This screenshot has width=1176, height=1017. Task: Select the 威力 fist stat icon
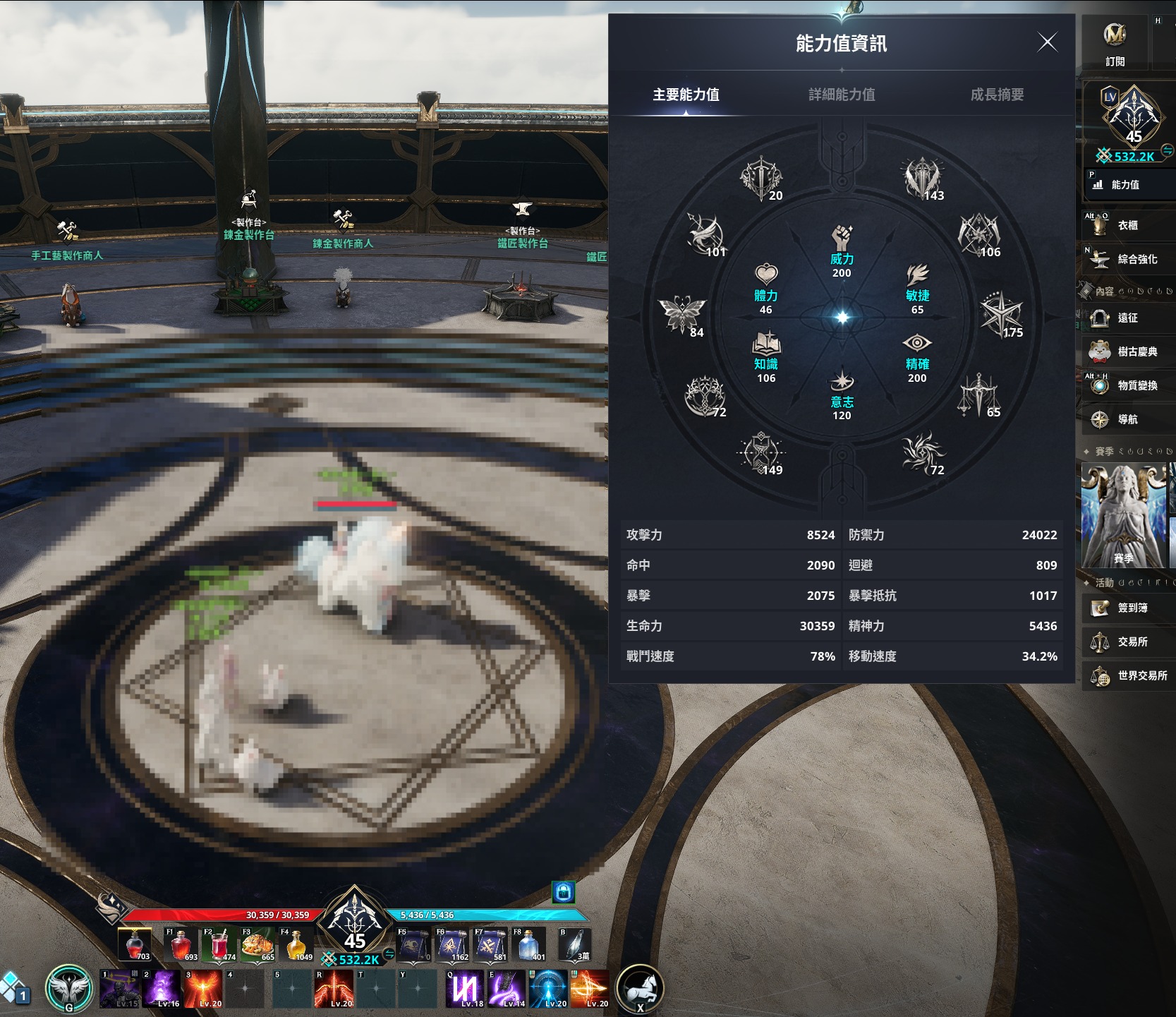point(842,239)
